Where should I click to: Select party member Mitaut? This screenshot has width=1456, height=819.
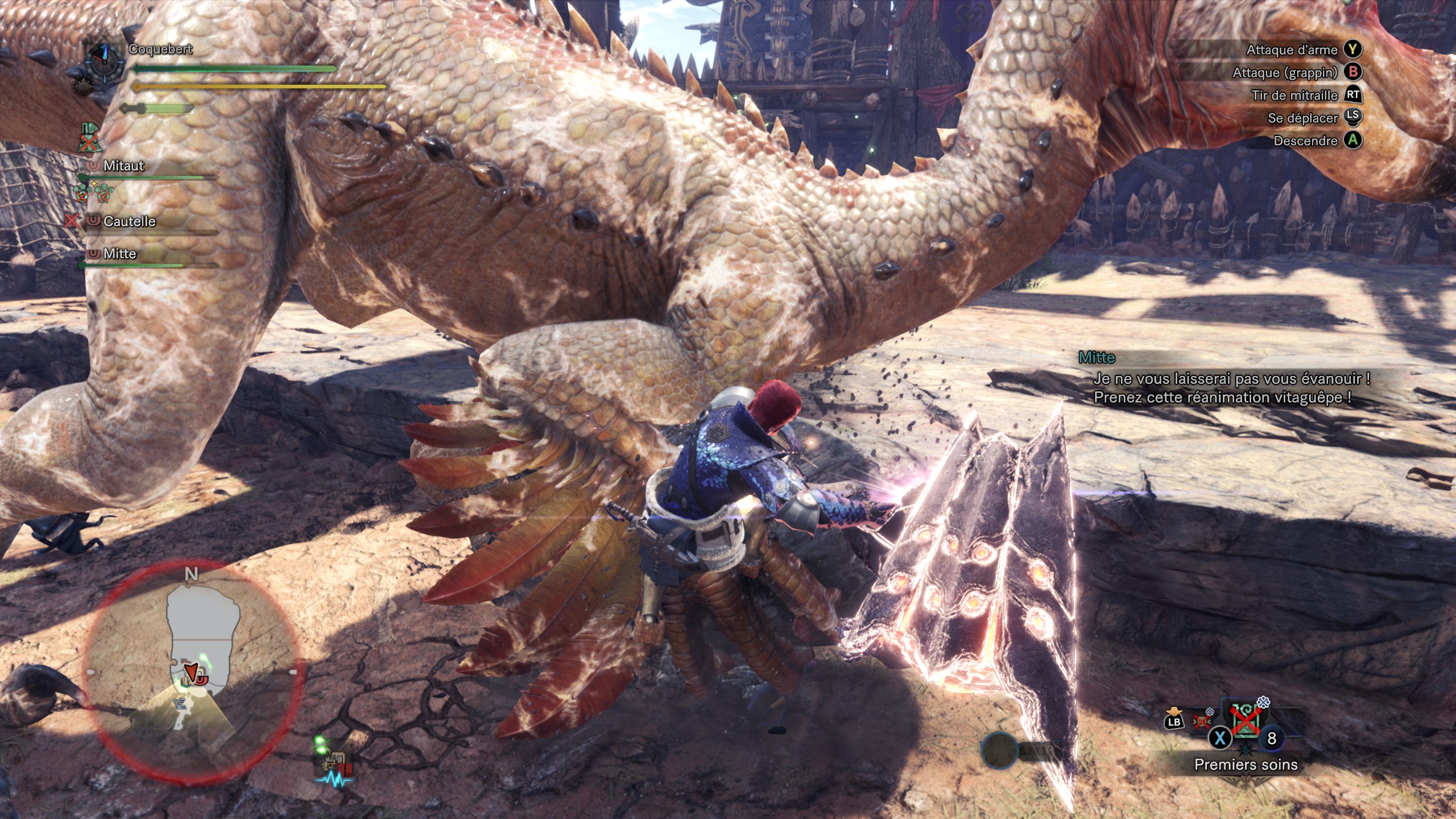click(123, 166)
